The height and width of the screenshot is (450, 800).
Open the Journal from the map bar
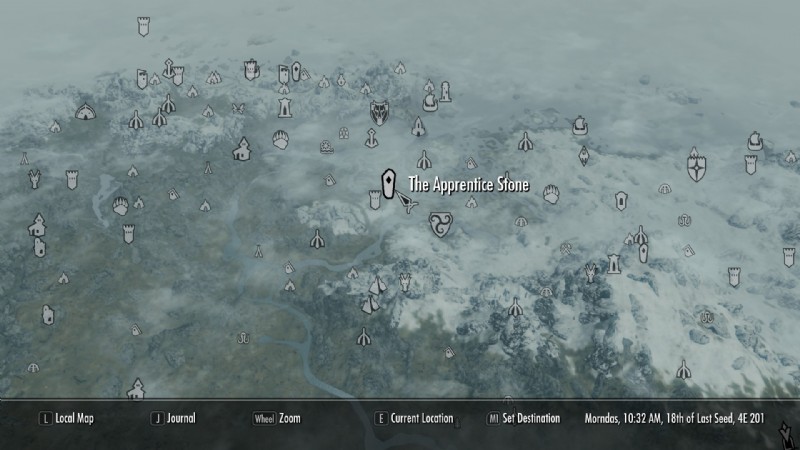[x=181, y=418]
